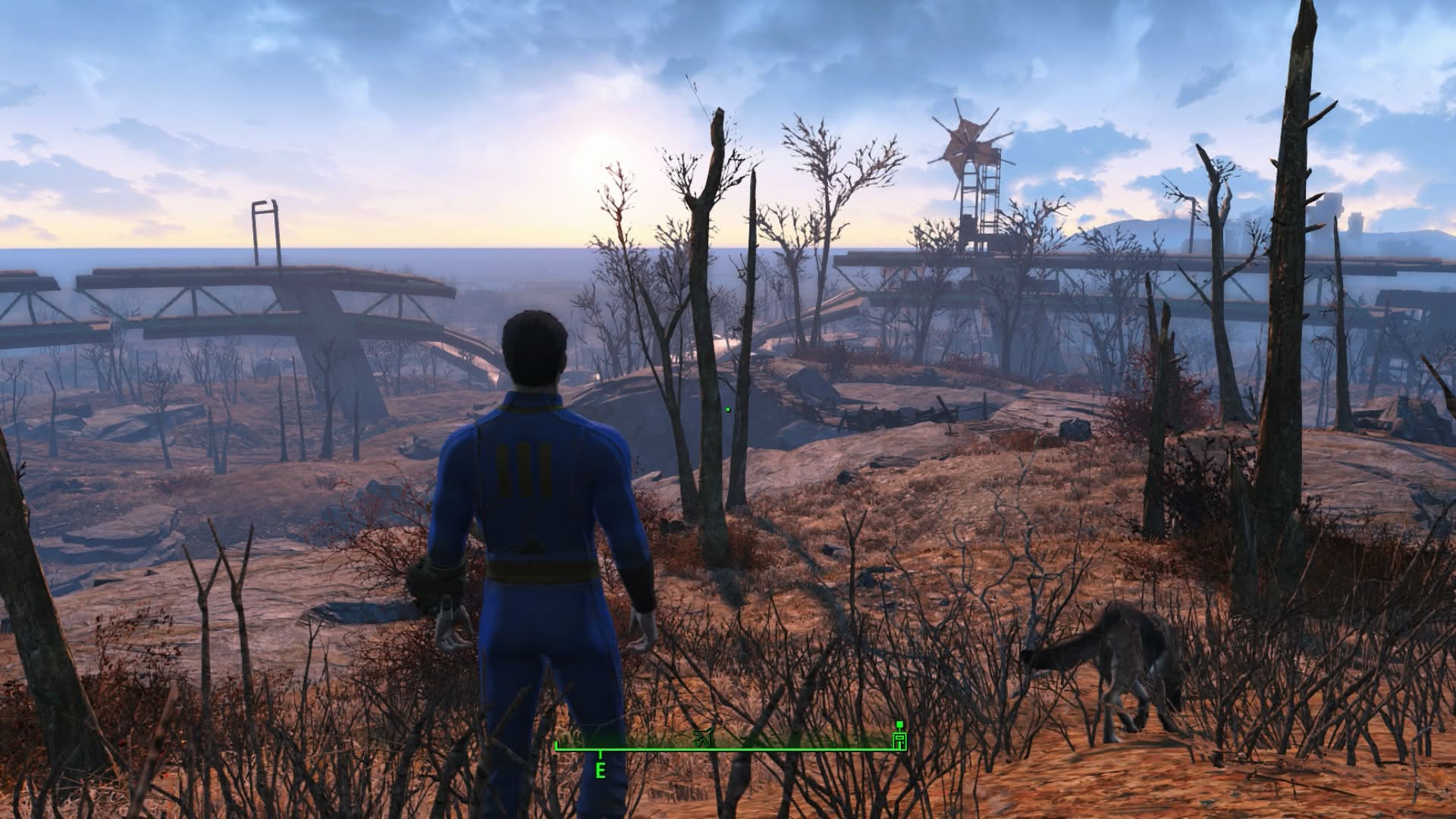This screenshot has width=1456, height=819.
Task: Click the airplane location marker on the compass
Action: pos(703,736)
